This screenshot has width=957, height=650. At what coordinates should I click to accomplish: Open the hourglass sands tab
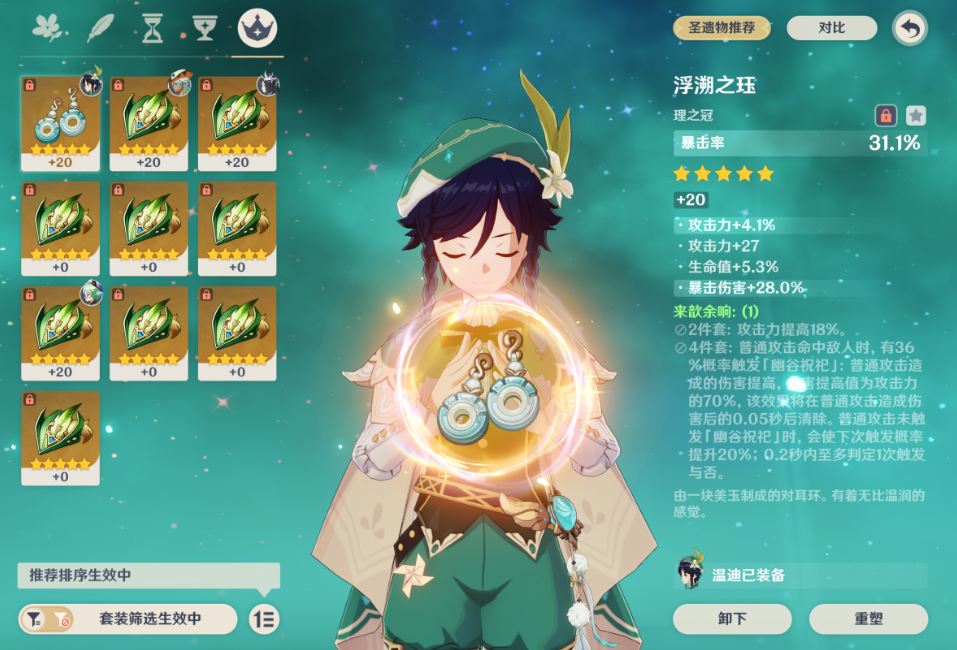152,28
